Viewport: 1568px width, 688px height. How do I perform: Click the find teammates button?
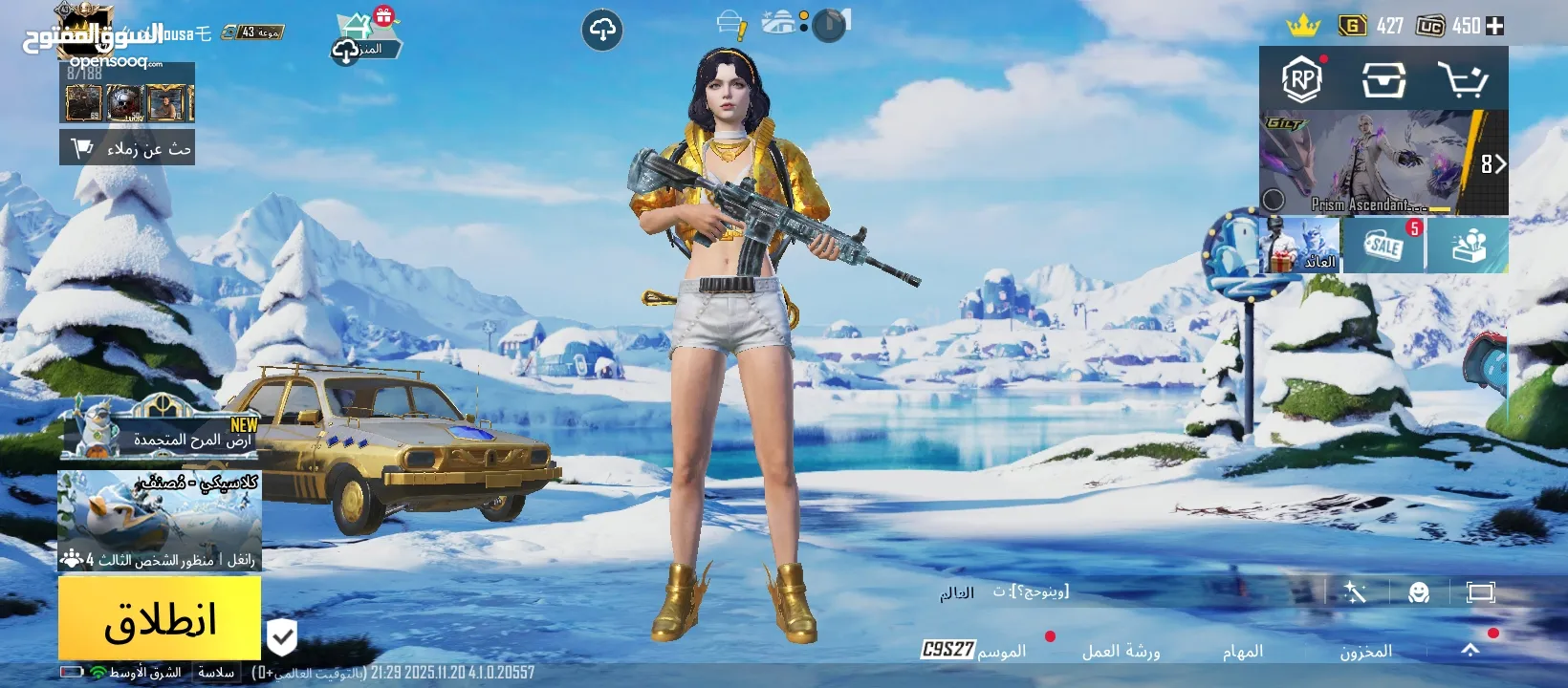(127, 148)
